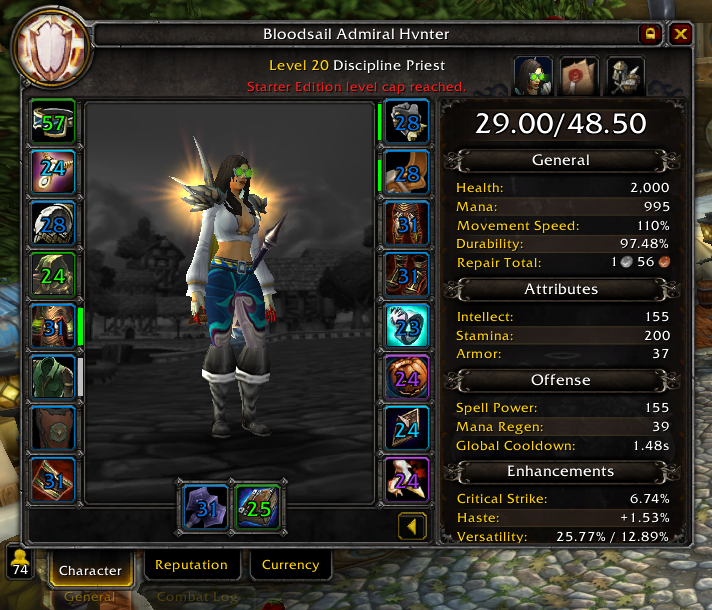Open the social button showing 74
Screen dimensions: 712x610
coord(20,563)
